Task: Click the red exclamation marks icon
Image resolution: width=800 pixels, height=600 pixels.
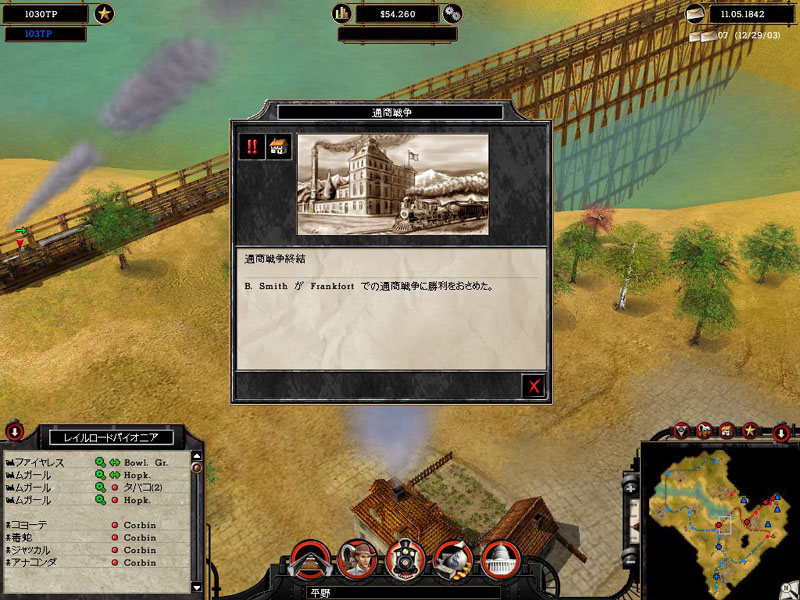Action: point(252,147)
